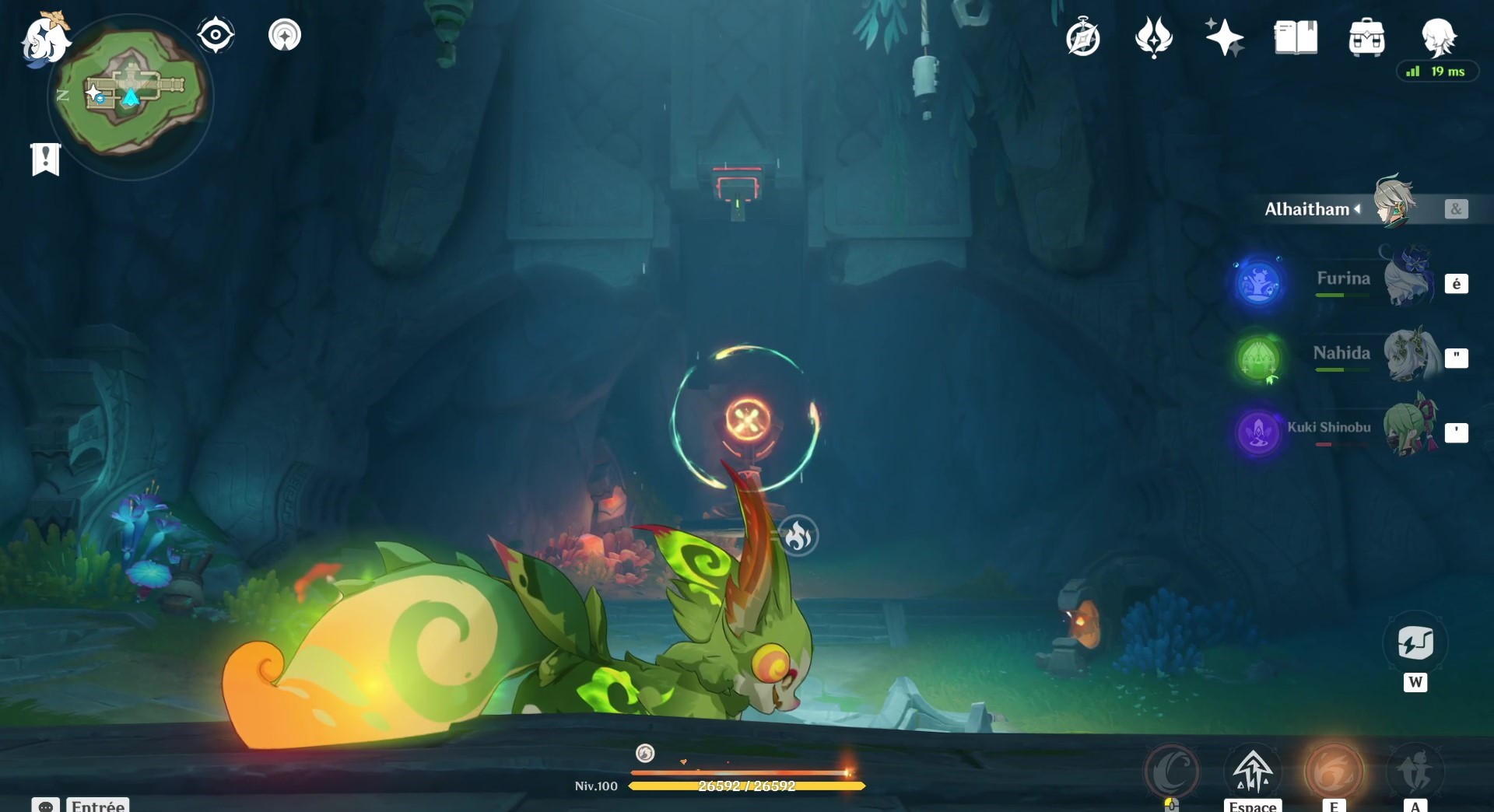This screenshot has width=1494, height=812.
Task: Open the character profile head icon
Action: click(1438, 37)
